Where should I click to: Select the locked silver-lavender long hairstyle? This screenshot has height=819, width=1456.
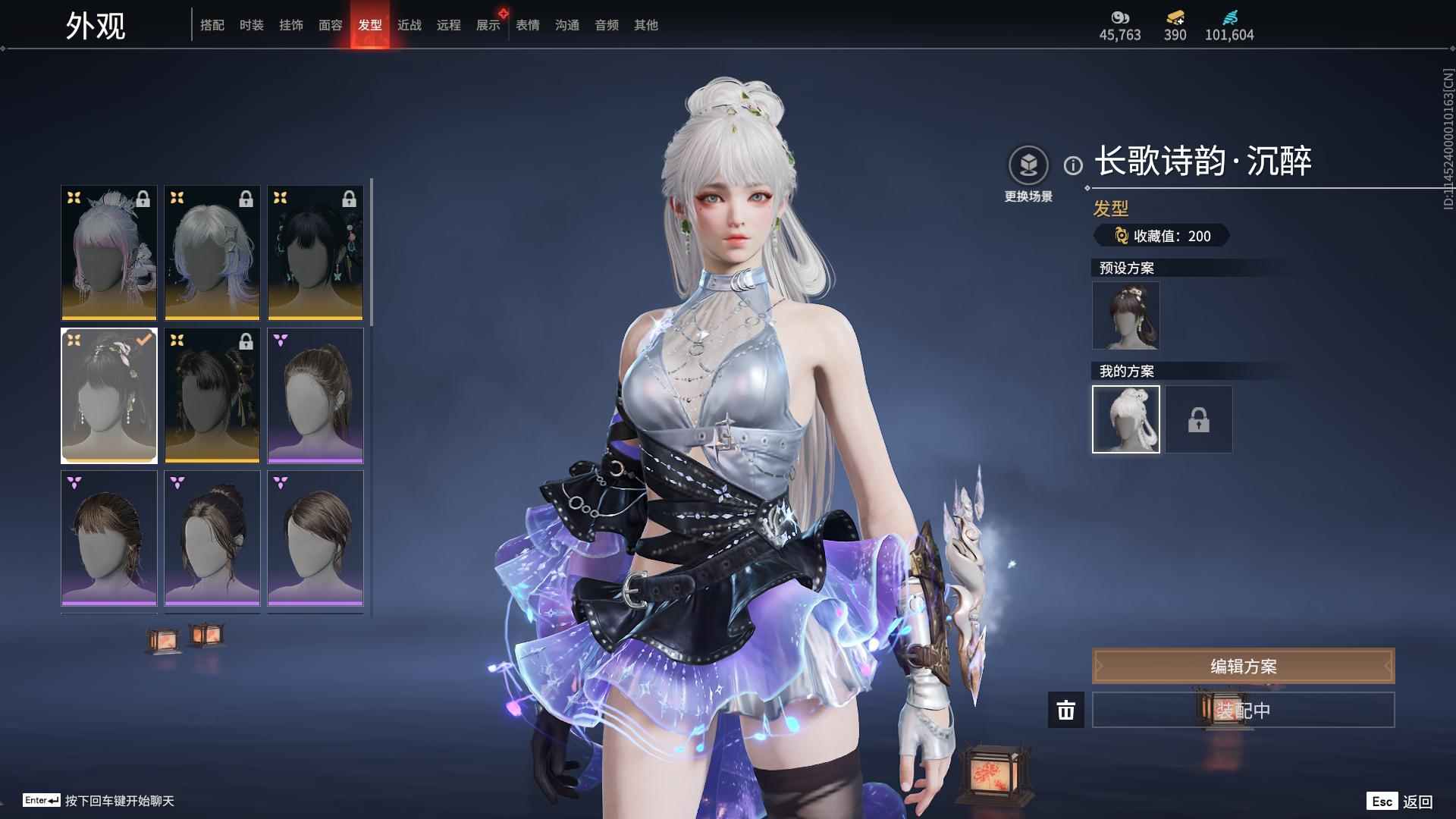[x=212, y=253]
